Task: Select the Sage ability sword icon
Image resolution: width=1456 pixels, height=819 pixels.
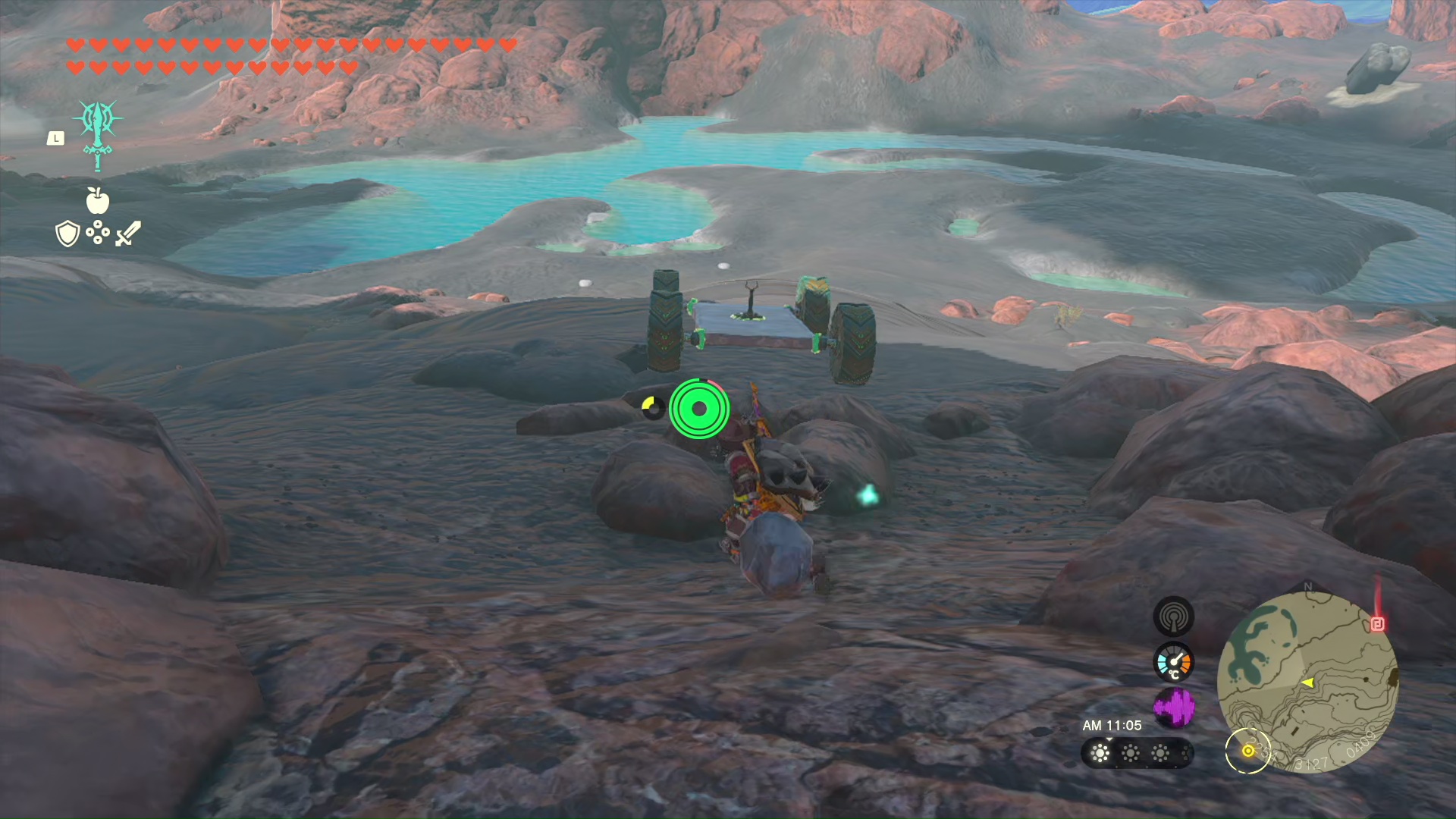Action: [98, 134]
